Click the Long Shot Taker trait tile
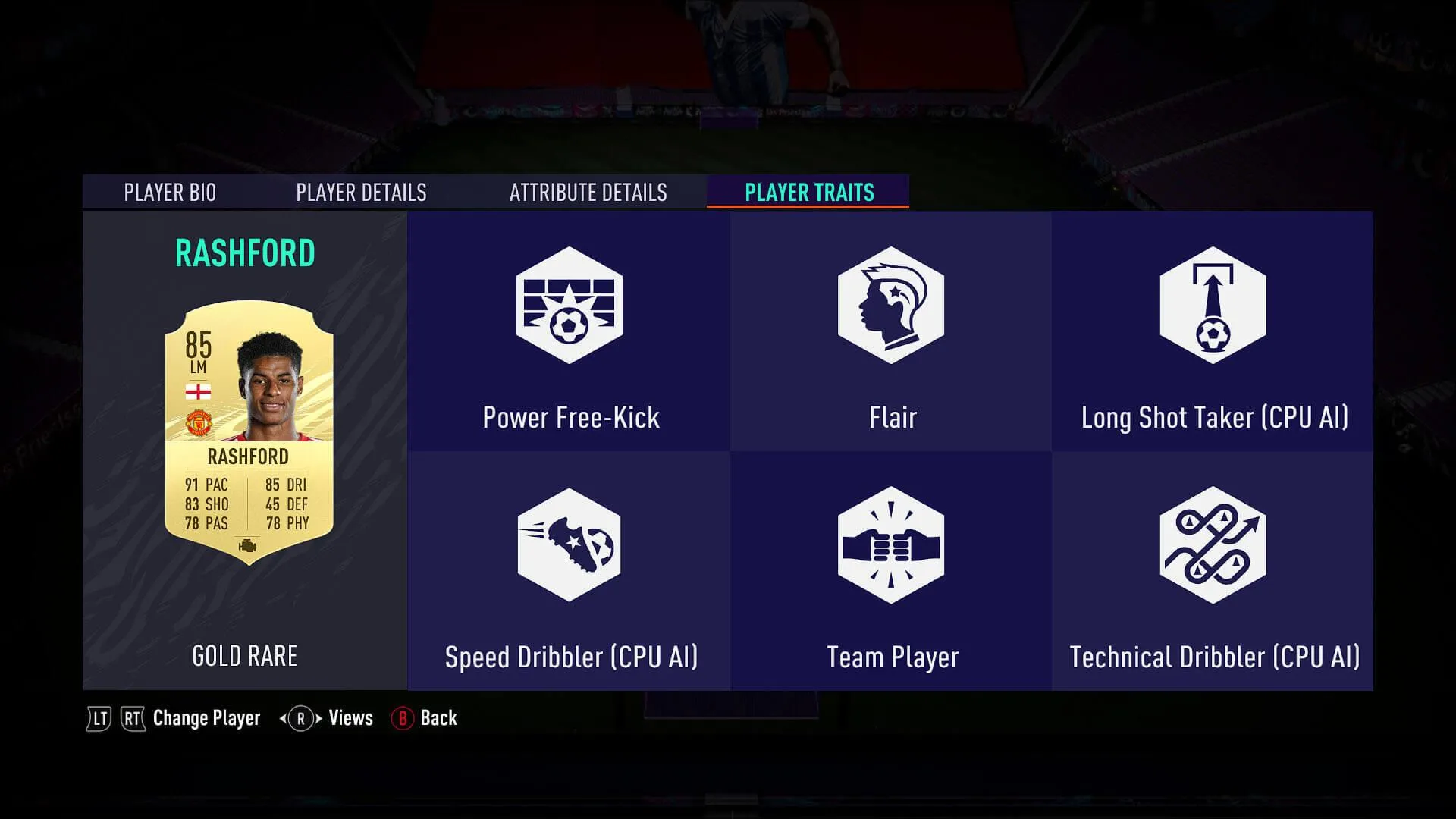 point(1213,332)
